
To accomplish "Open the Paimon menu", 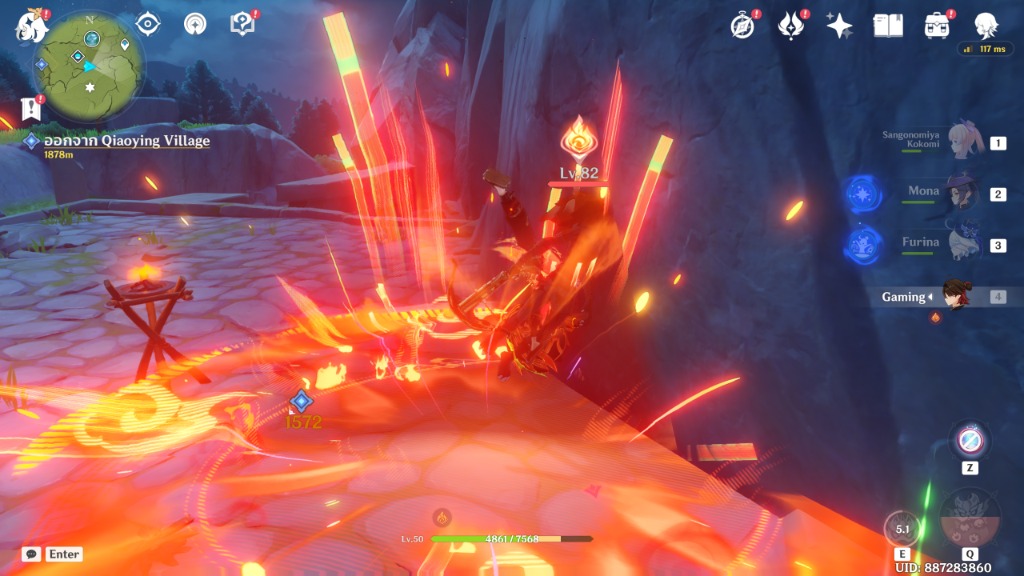I will coord(31,26).
